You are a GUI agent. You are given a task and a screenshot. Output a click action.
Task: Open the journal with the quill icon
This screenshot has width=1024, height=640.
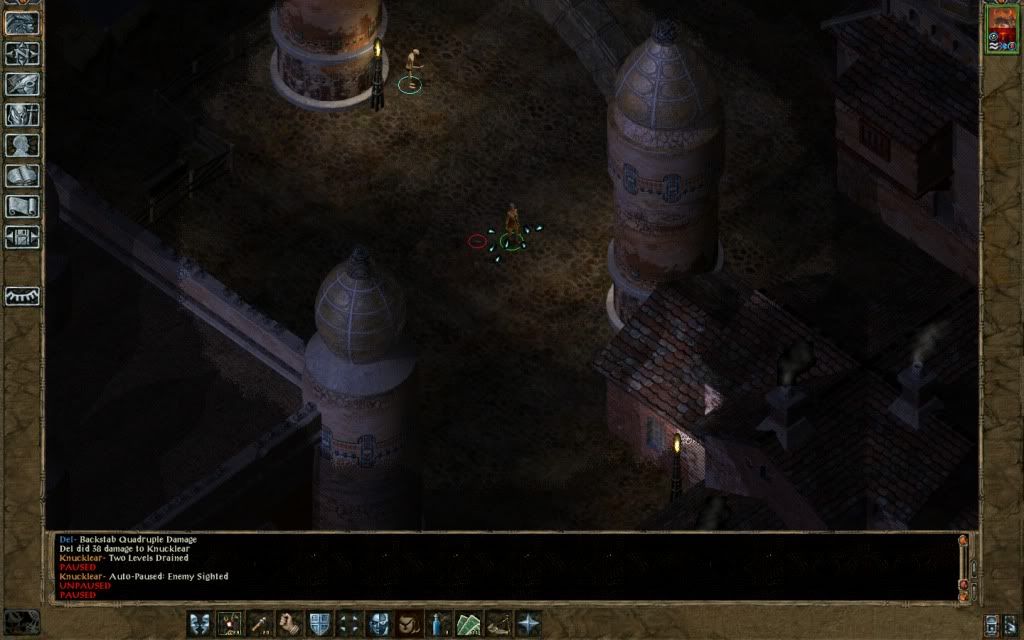(22, 84)
